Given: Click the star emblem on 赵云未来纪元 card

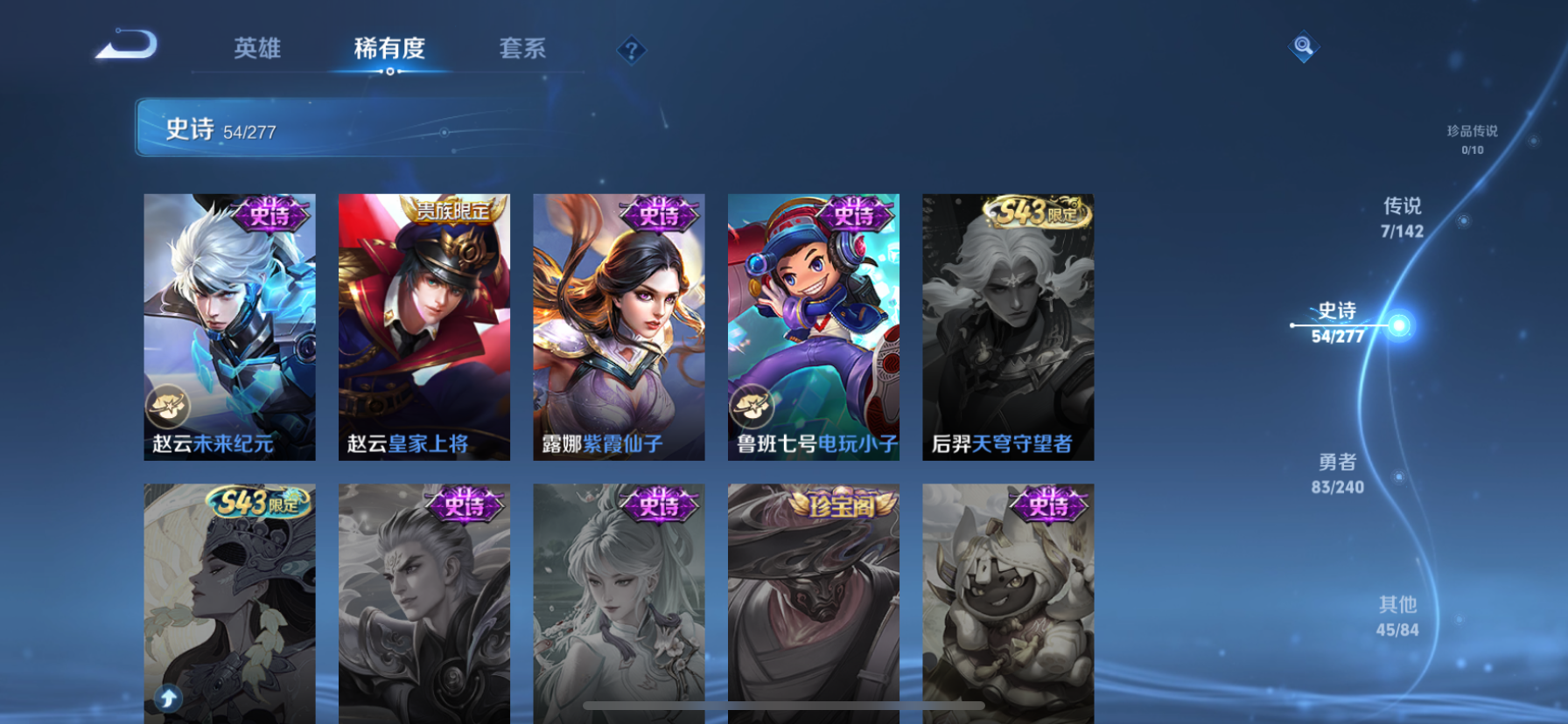Looking at the screenshot, I should click(x=166, y=407).
